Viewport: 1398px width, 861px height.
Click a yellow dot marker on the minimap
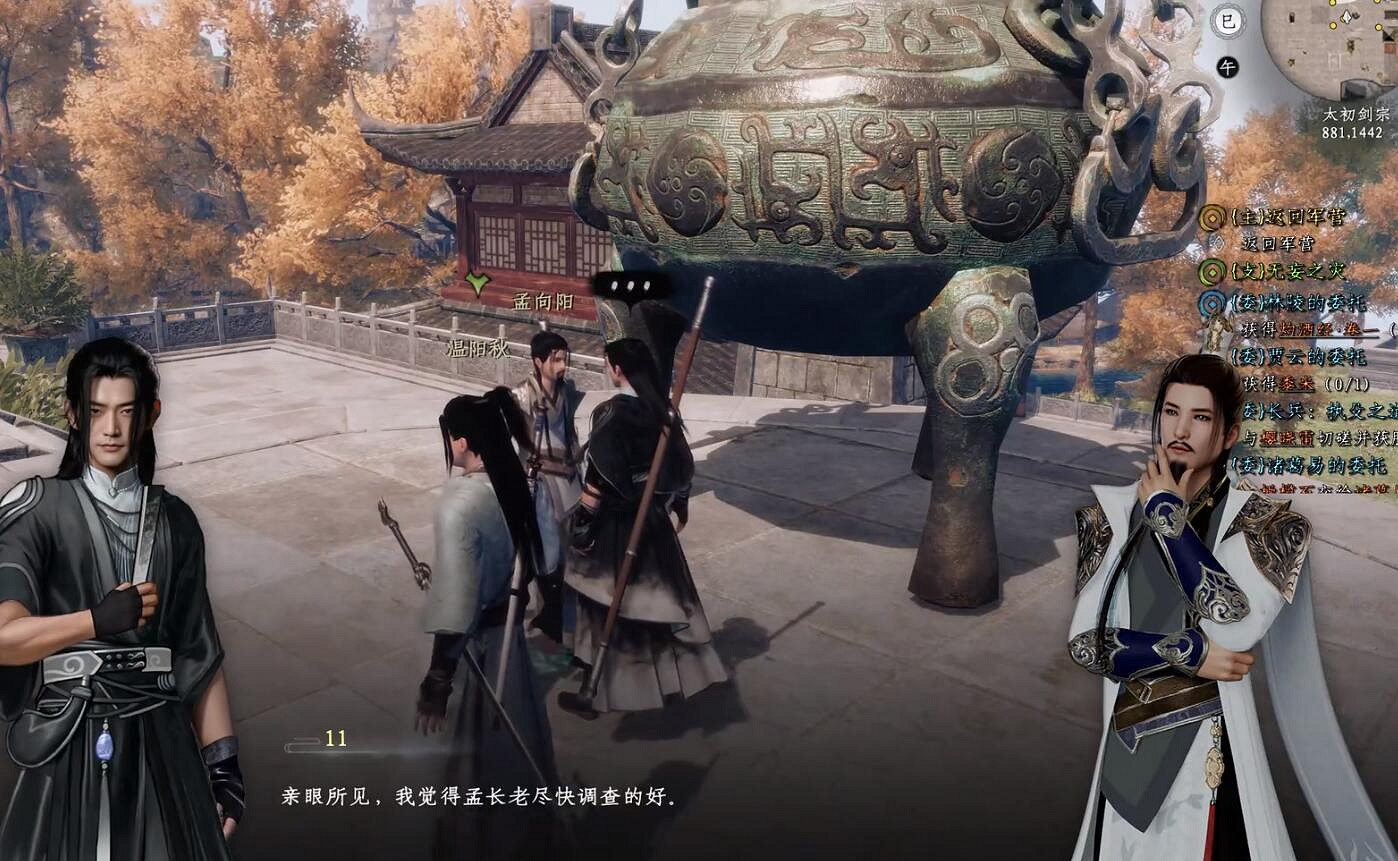[x=1333, y=25]
